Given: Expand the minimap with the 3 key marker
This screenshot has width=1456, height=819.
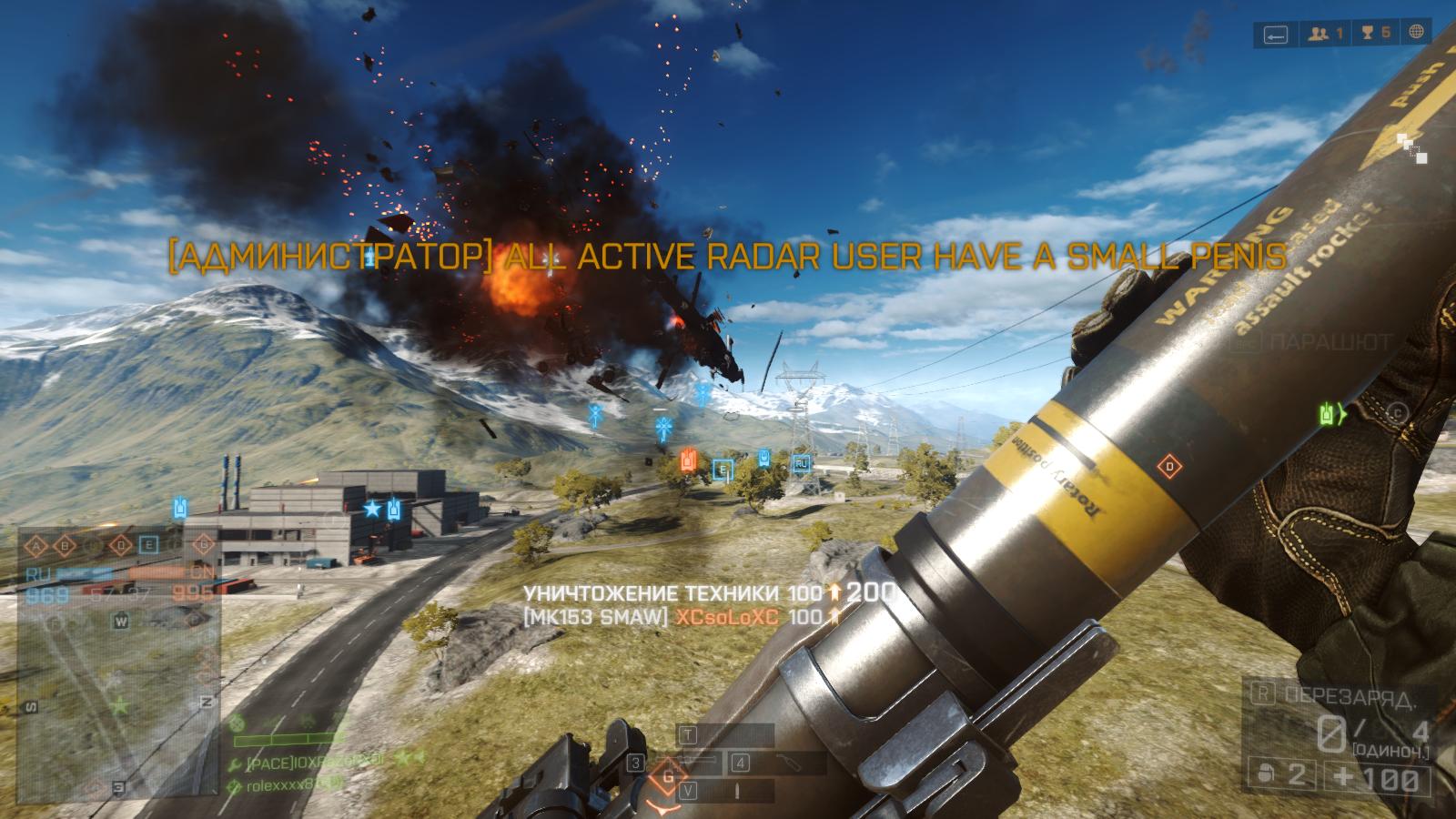Looking at the screenshot, I should pyautogui.click(x=118, y=785).
